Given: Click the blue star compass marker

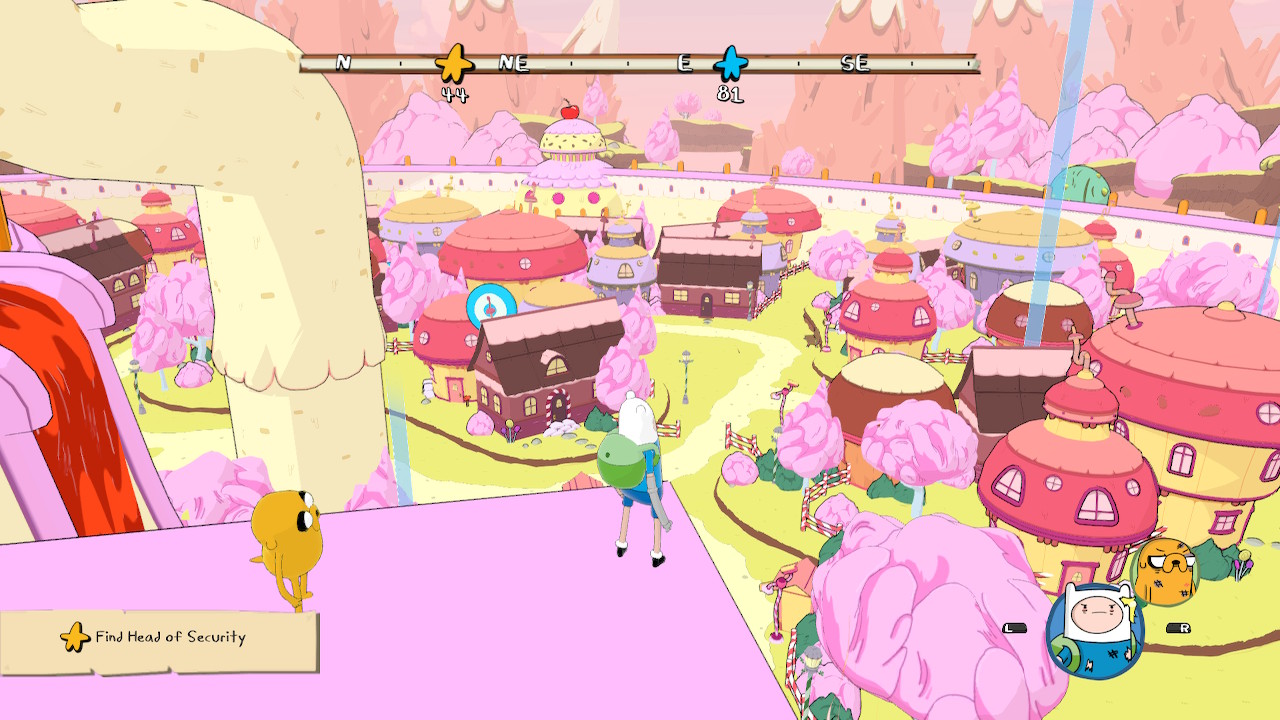Looking at the screenshot, I should point(731,63).
